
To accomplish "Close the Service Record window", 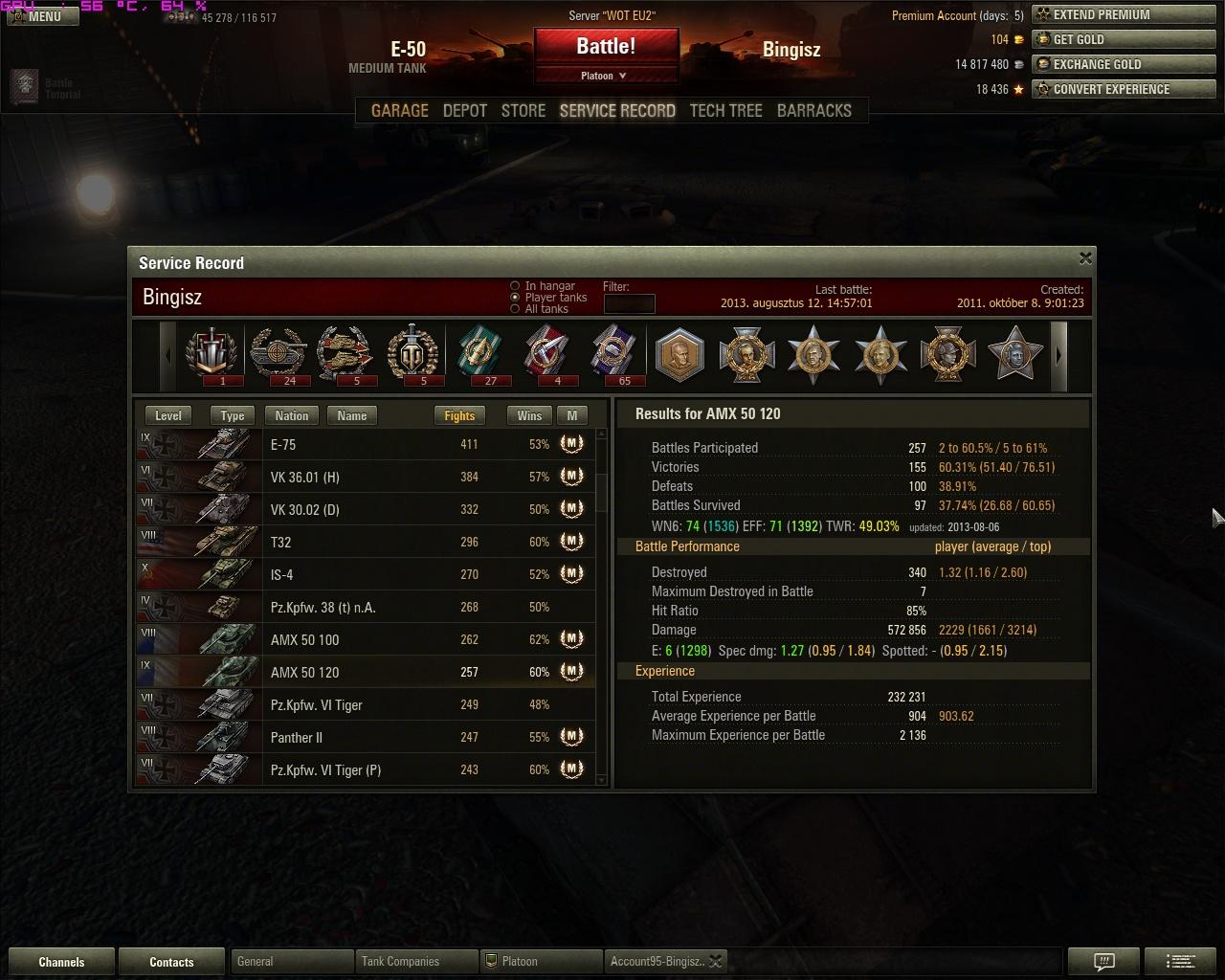I will 1085,258.
